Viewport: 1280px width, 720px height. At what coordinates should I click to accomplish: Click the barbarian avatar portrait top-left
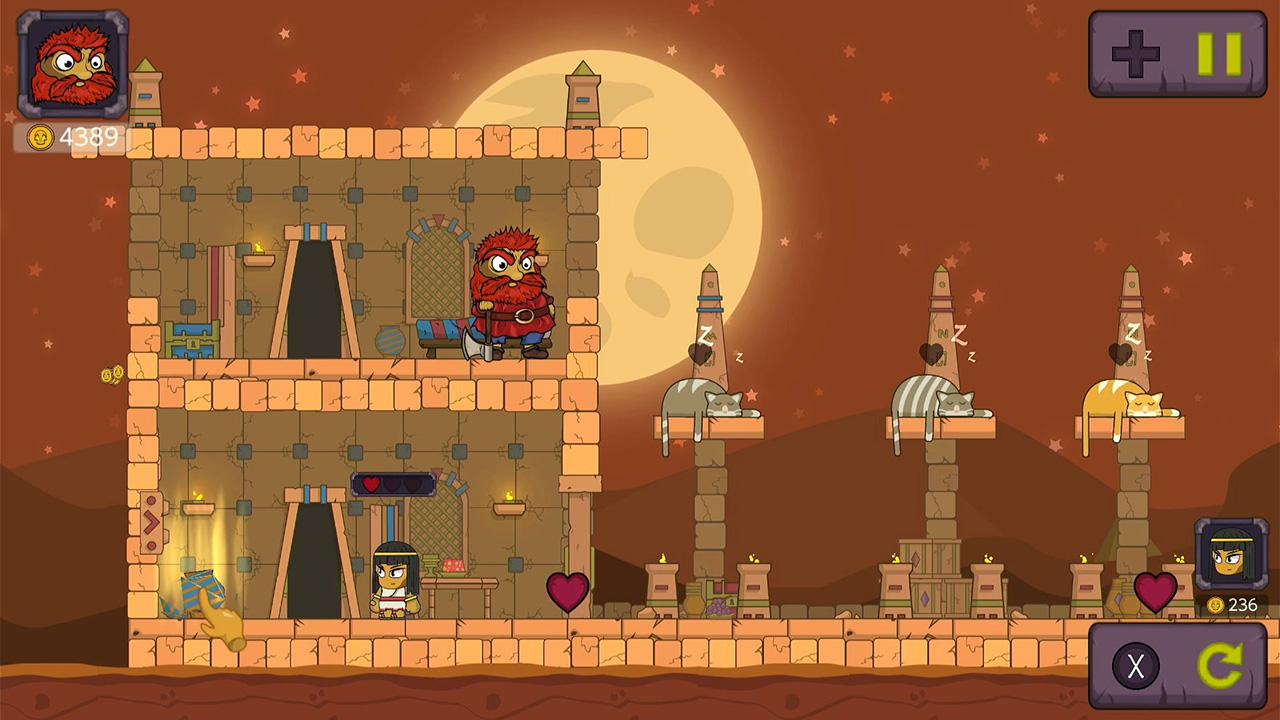coord(70,62)
